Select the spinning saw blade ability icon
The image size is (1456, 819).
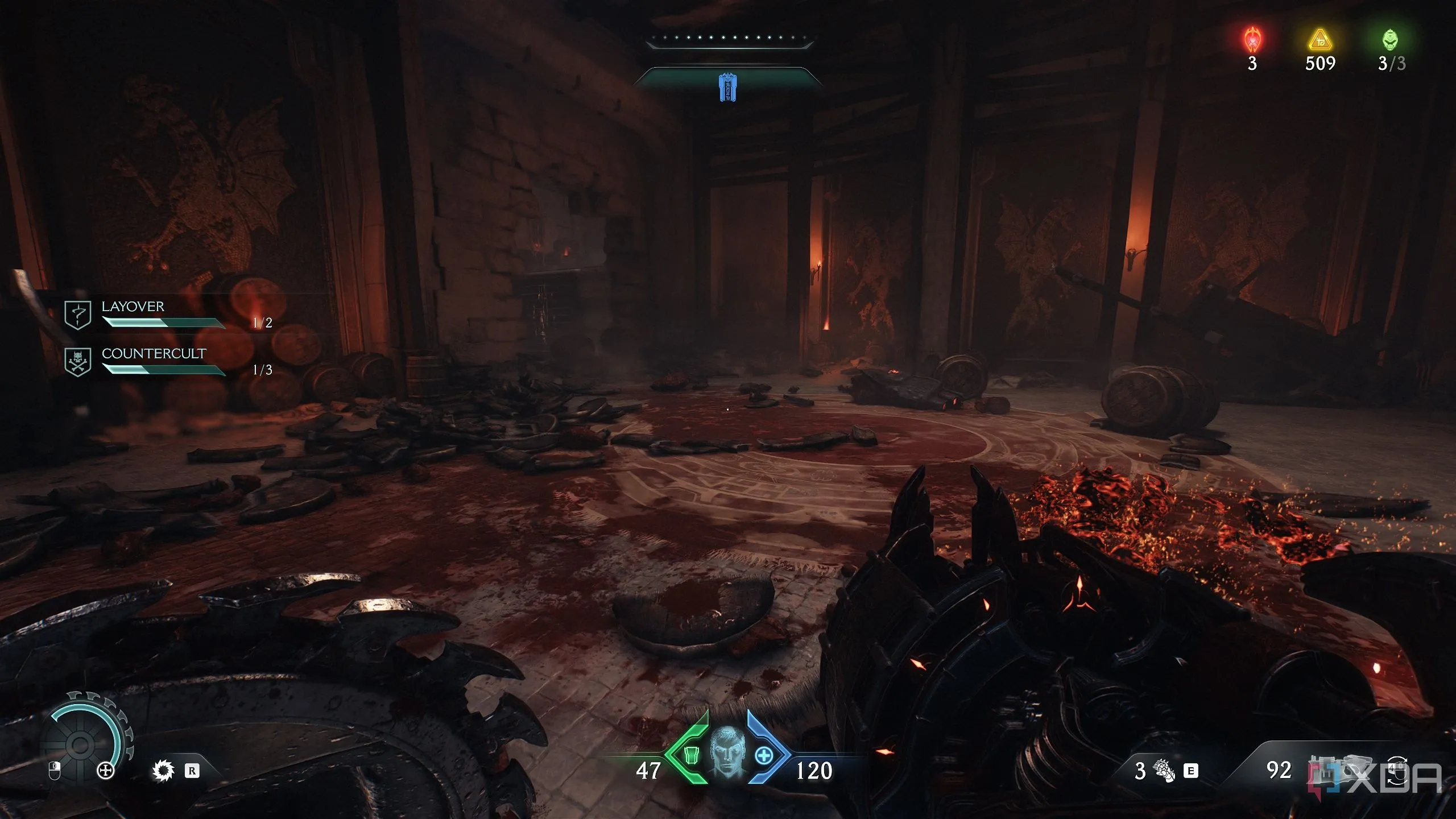(x=163, y=771)
